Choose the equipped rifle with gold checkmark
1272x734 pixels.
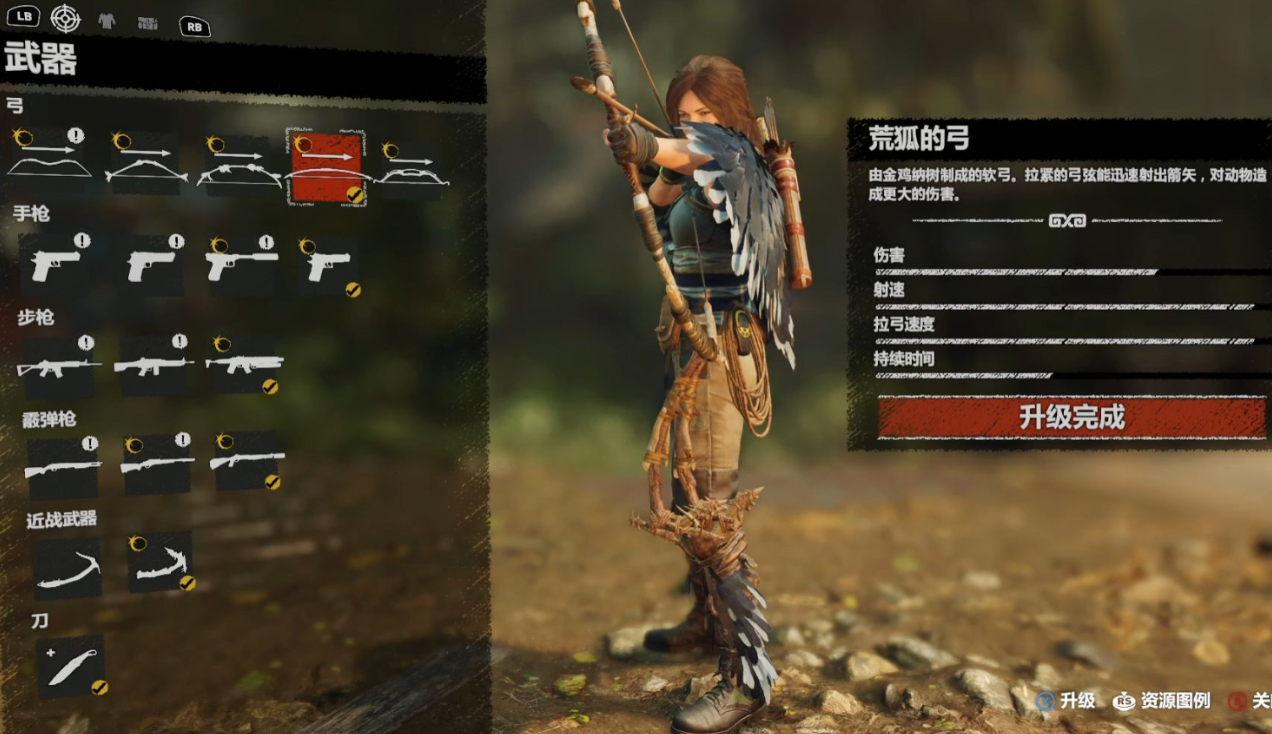point(244,364)
